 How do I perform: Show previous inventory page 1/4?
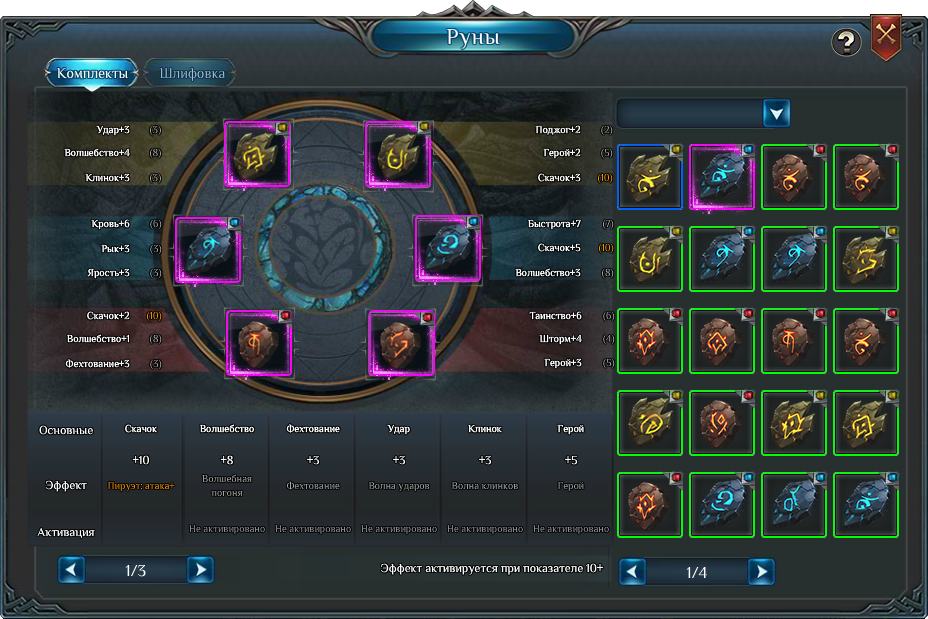tap(633, 572)
